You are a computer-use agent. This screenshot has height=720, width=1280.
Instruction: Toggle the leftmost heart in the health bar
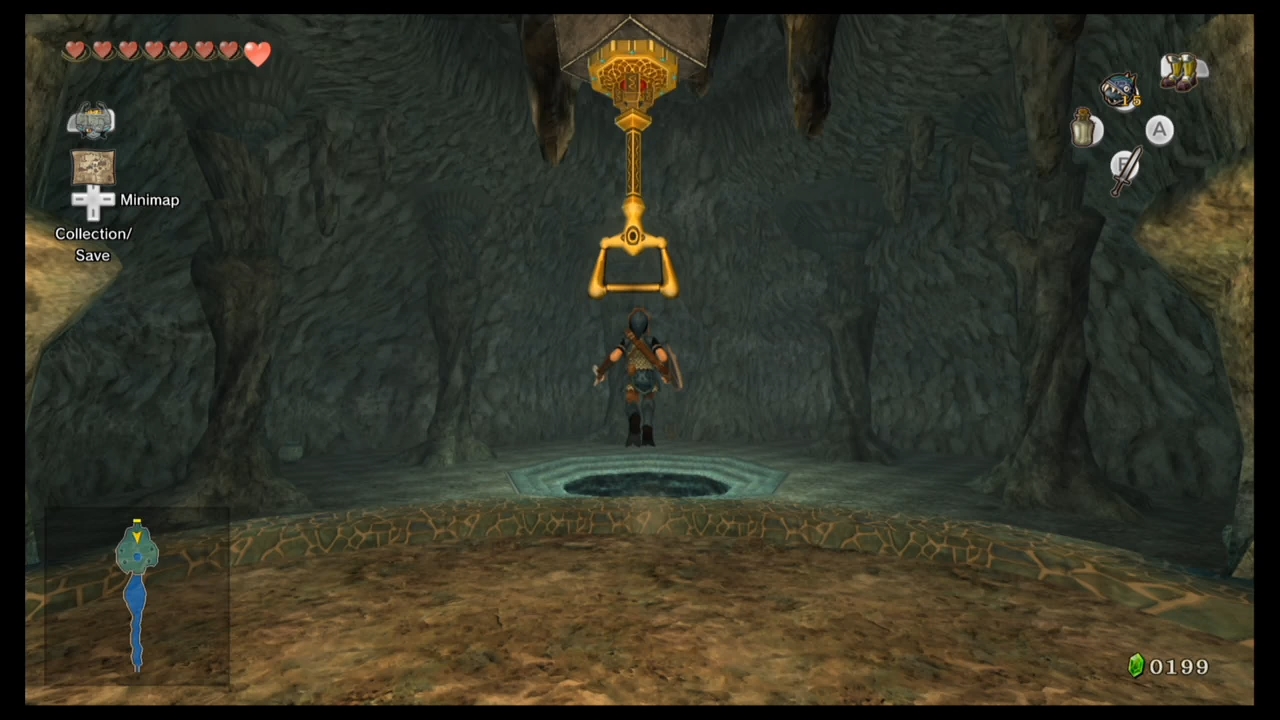pos(76,50)
